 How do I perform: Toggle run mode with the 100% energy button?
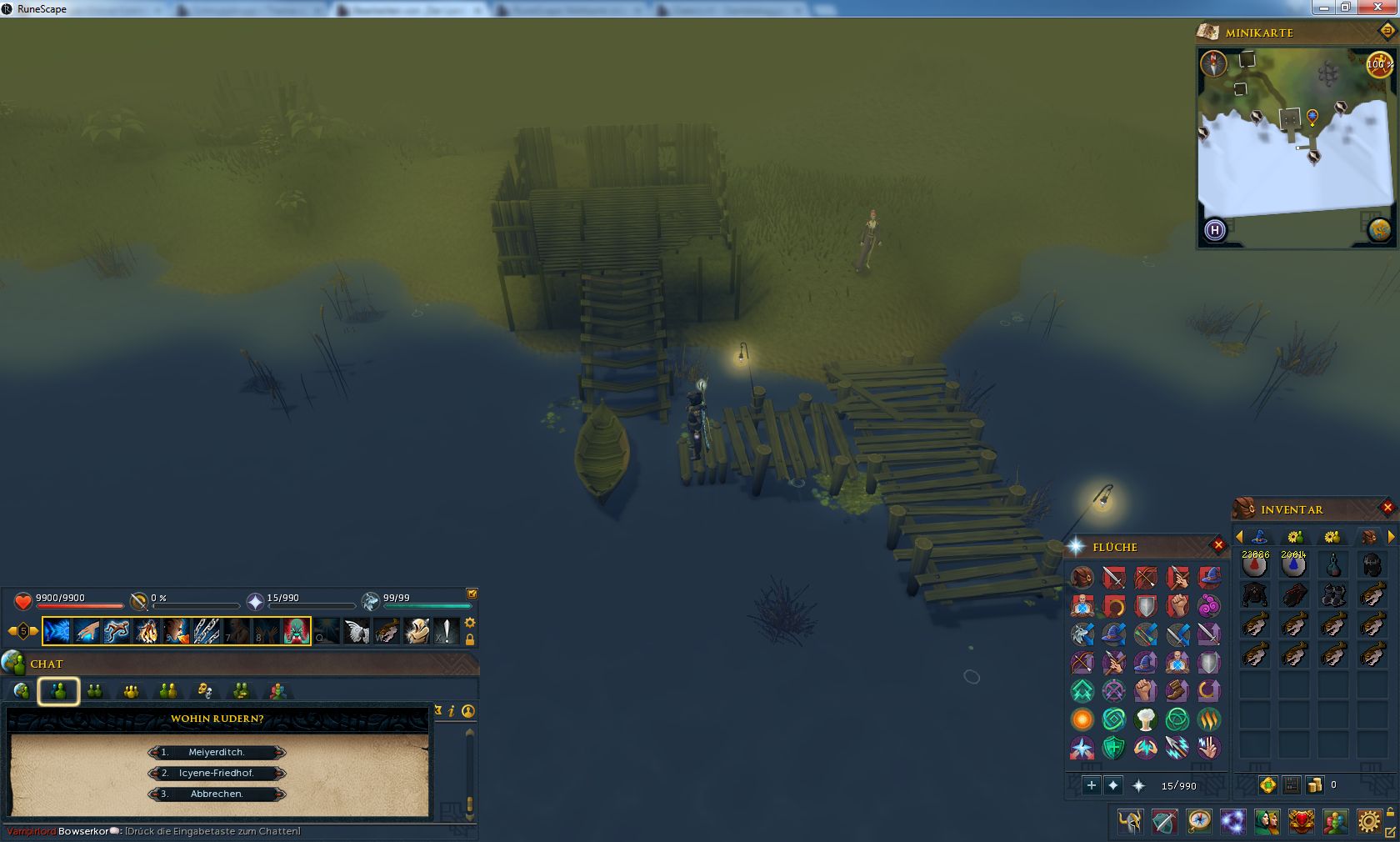point(1379,64)
